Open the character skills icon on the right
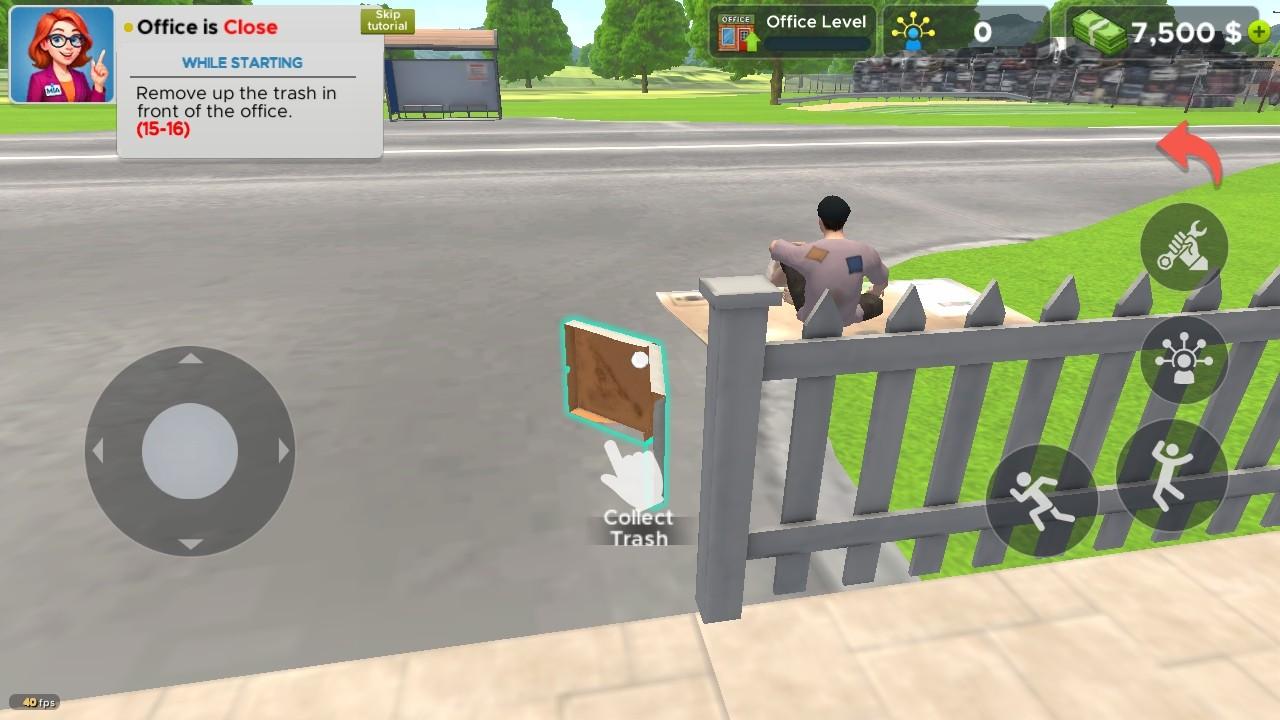The width and height of the screenshot is (1280, 720). coord(1183,360)
